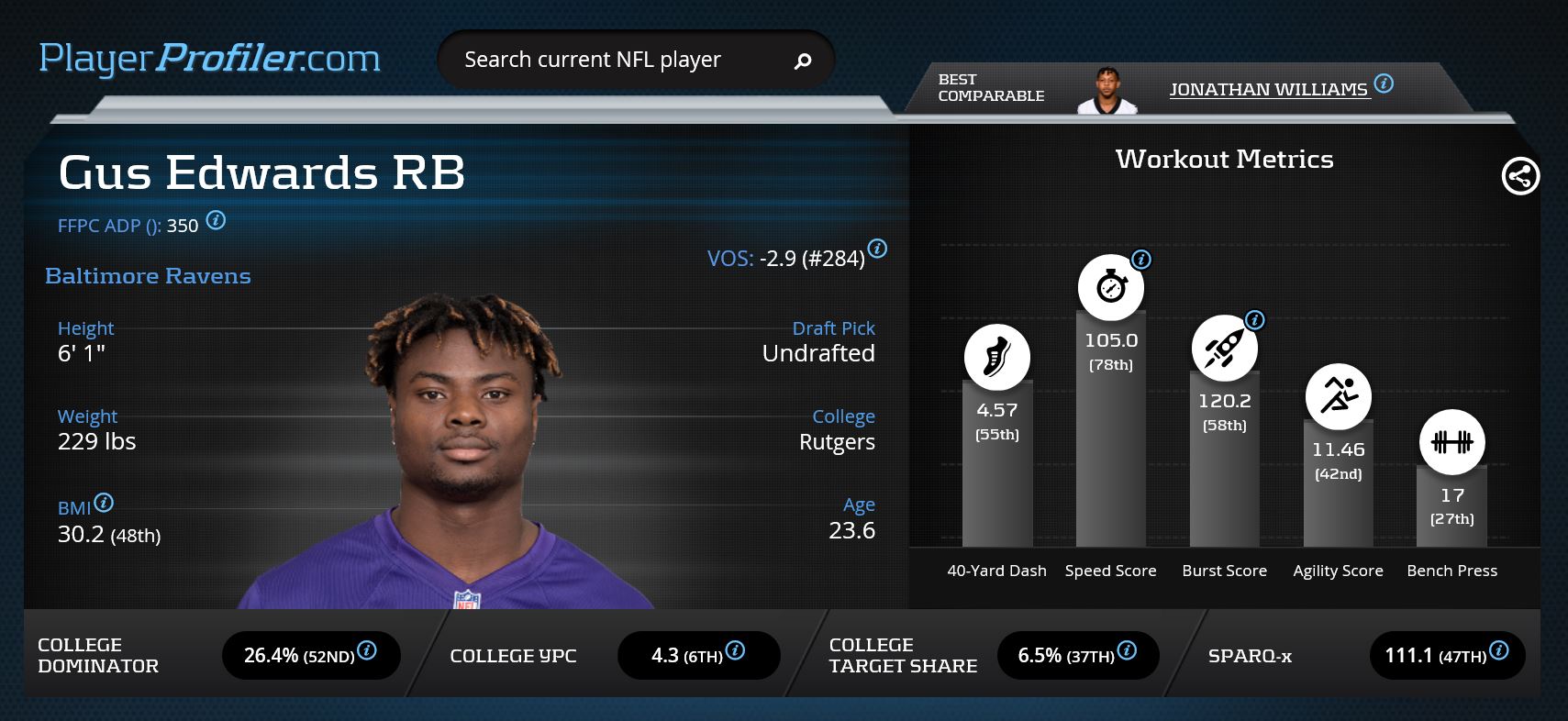Click the Baltimore Ravens team link
Image resolution: width=1568 pixels, height=721 pixels.
(148, 276)
